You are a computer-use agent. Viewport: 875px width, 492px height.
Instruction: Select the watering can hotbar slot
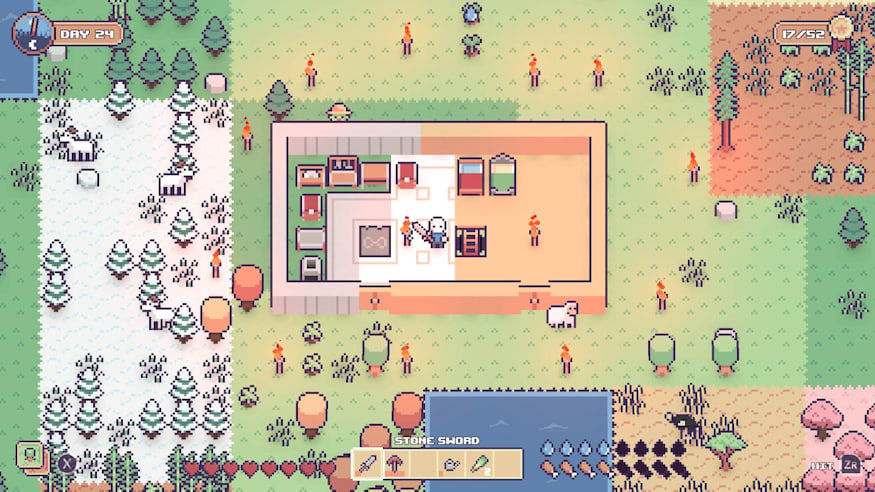coord(452,464)
